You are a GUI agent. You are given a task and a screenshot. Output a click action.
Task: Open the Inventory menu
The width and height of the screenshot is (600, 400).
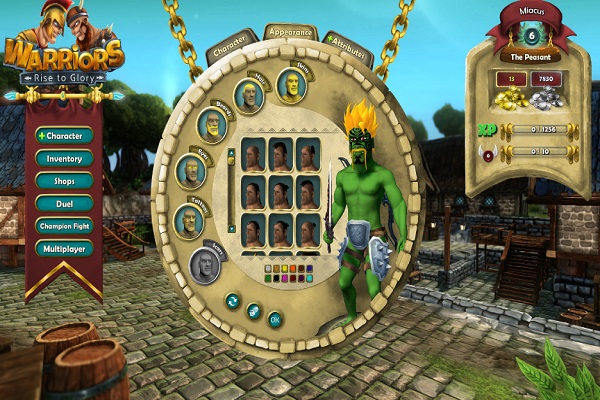(x=67, y=158)
